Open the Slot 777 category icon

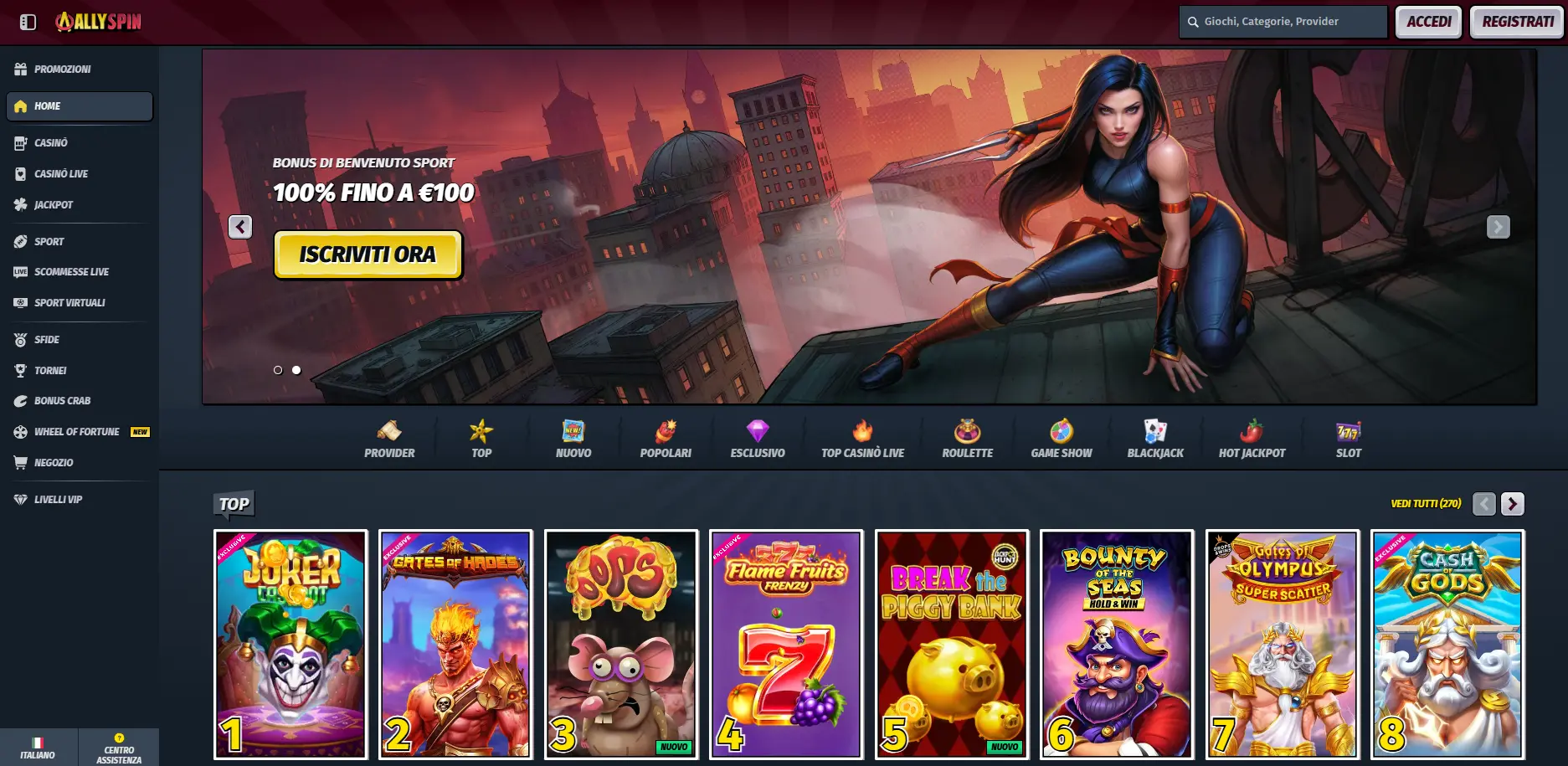click(x=1347, y=429)
